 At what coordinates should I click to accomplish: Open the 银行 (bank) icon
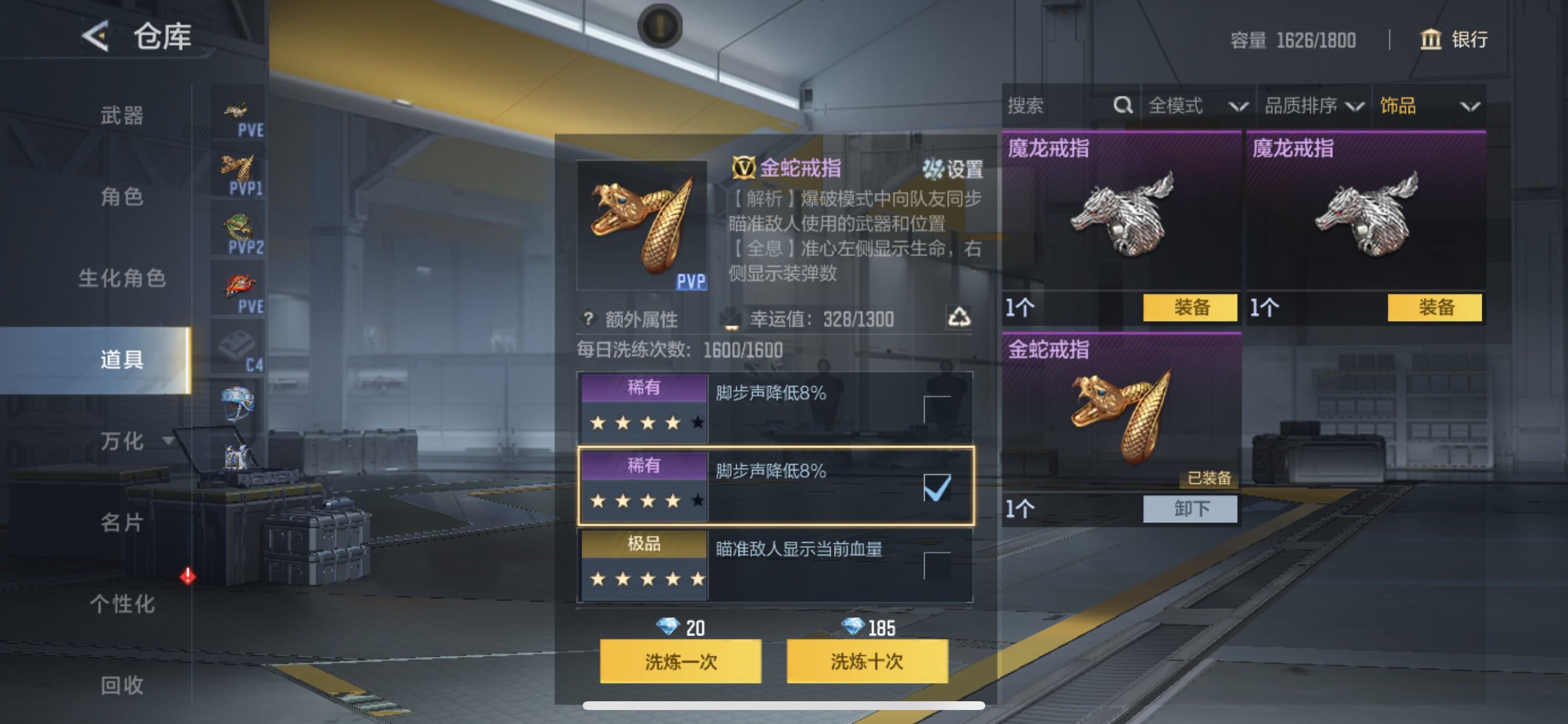pyautogui.click(x=1431, y=40)
